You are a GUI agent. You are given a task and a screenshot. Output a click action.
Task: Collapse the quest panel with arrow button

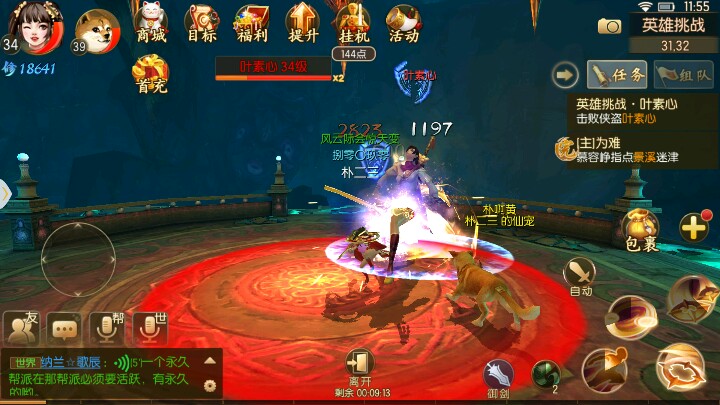(x=567, y=74)
